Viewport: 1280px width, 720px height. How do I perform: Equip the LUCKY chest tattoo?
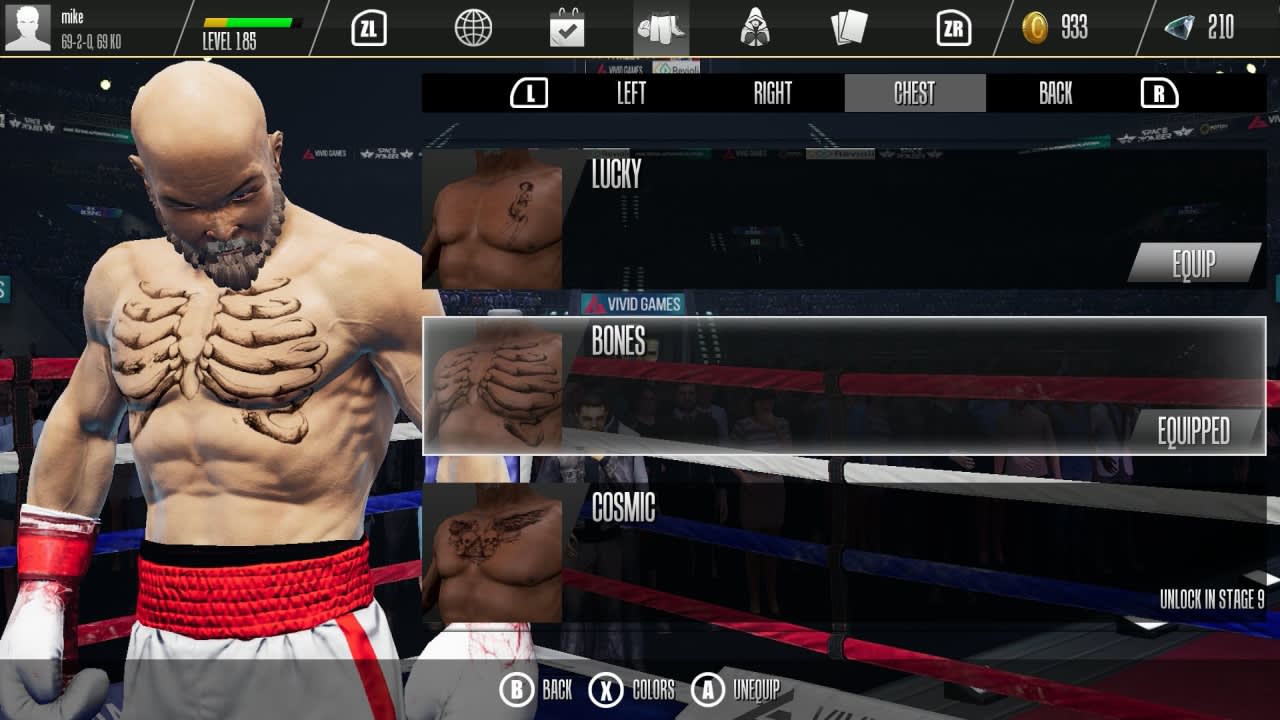(1193, 265)
